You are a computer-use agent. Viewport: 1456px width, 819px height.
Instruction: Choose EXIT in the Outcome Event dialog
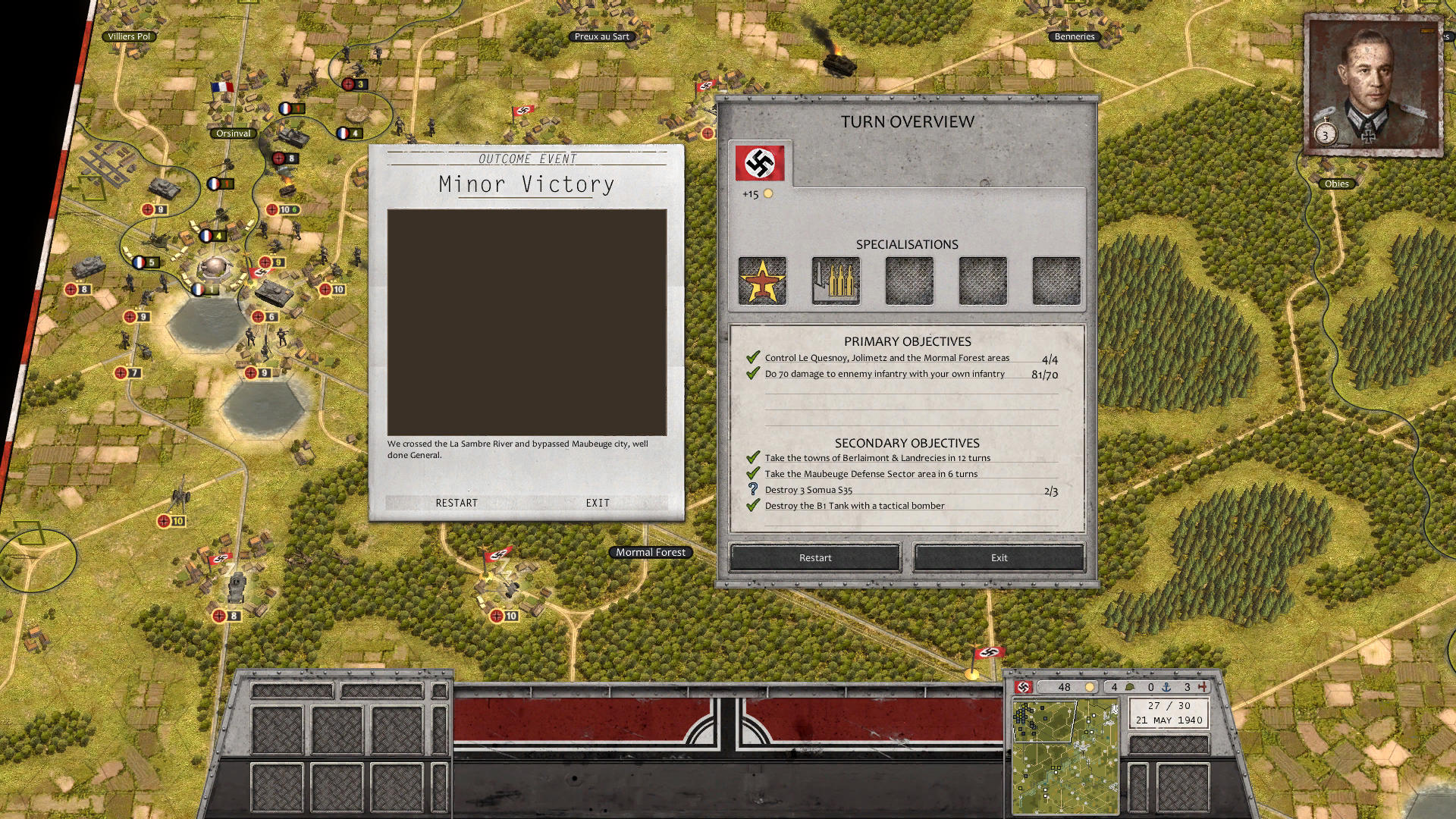pyautogui.click(x=598, y=503)
